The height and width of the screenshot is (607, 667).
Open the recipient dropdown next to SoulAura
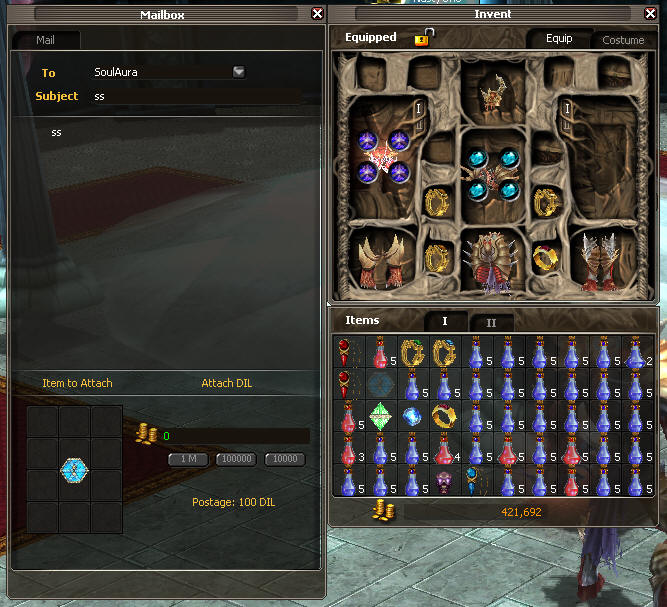[239, 72]
